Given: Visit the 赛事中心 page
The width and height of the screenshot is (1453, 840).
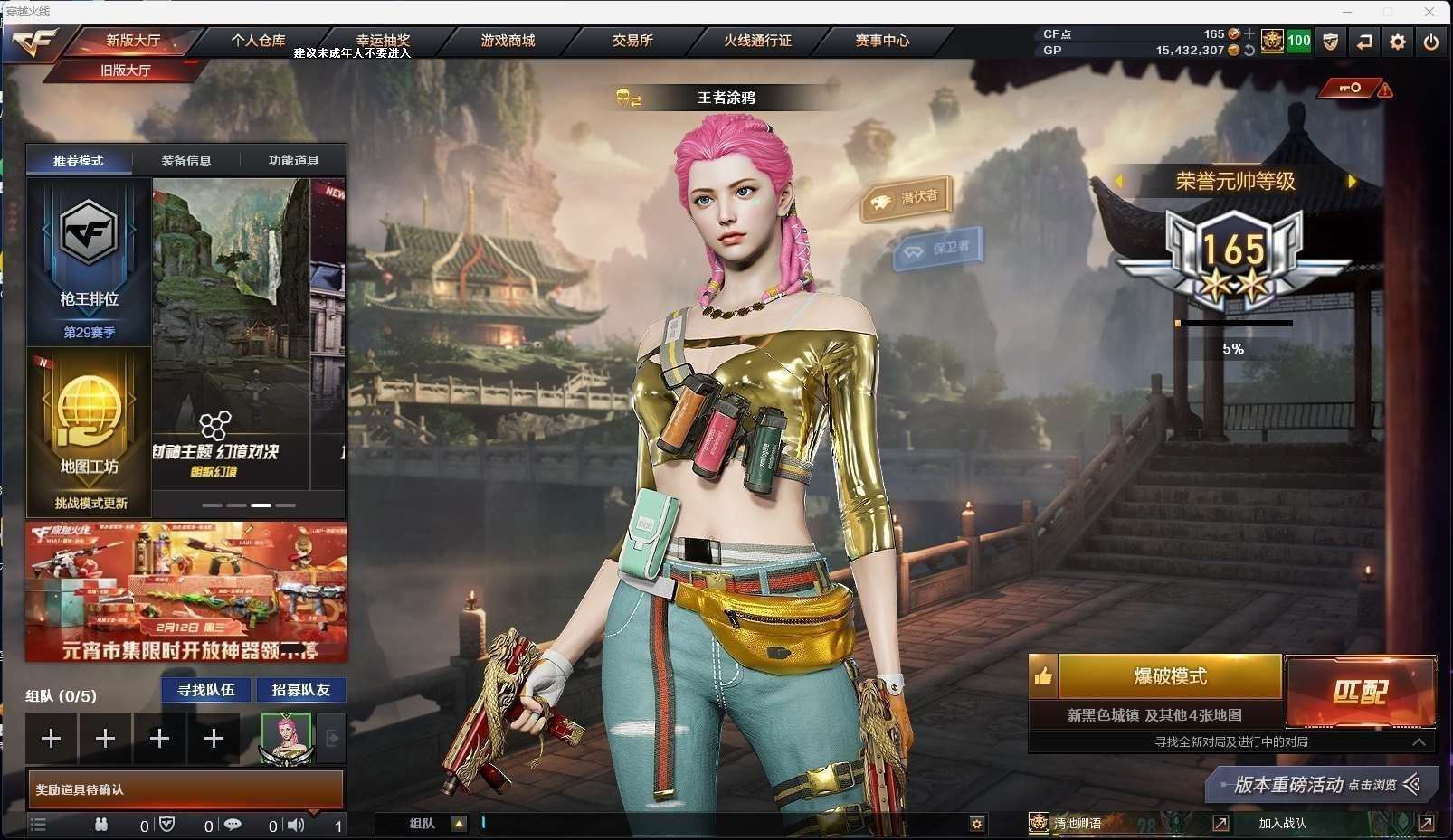Looking at the screenshot, I should click(882, 41).
